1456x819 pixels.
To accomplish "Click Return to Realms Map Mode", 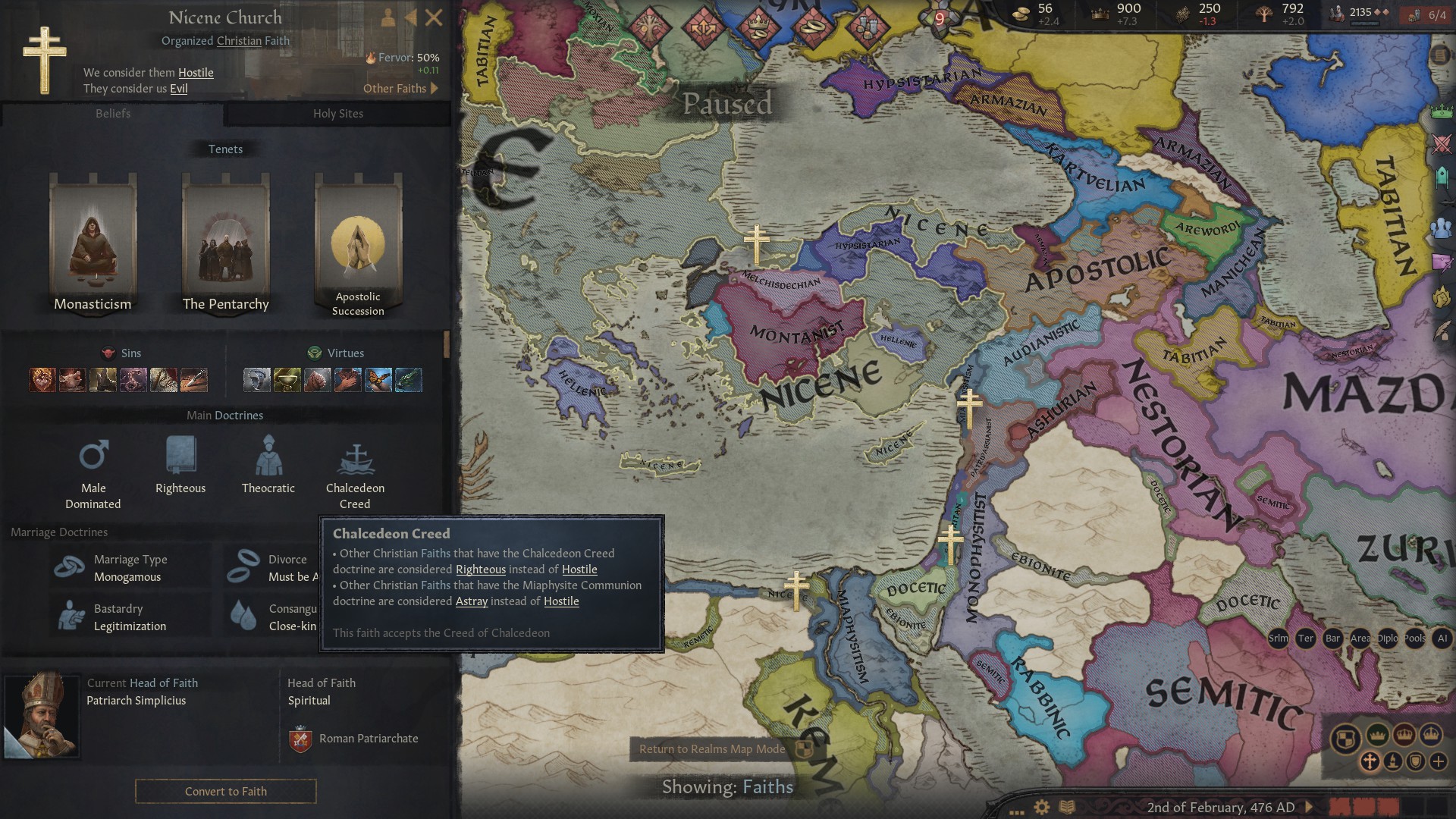I will [x=713, y=749].
